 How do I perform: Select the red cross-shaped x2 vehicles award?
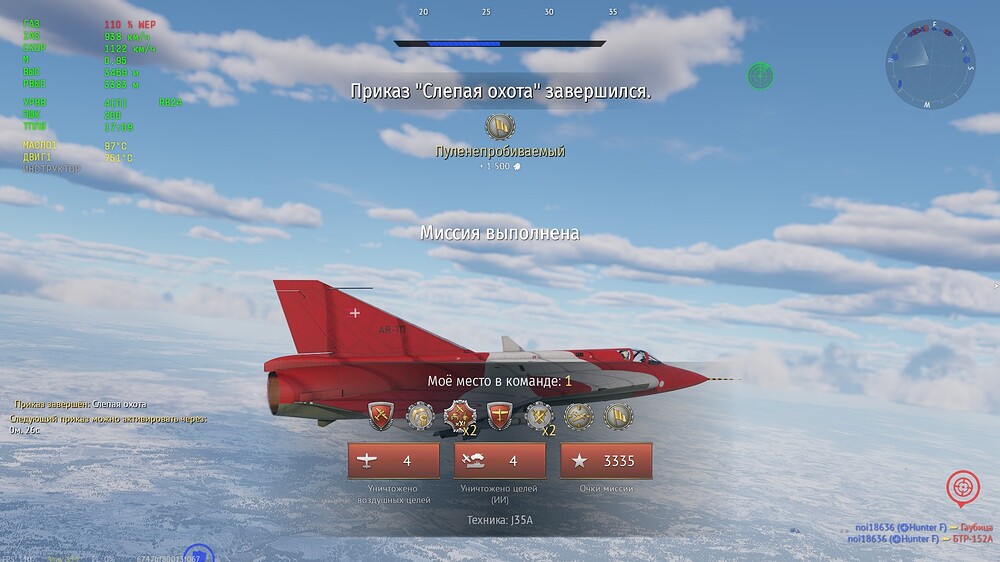(x=460, y=415)
